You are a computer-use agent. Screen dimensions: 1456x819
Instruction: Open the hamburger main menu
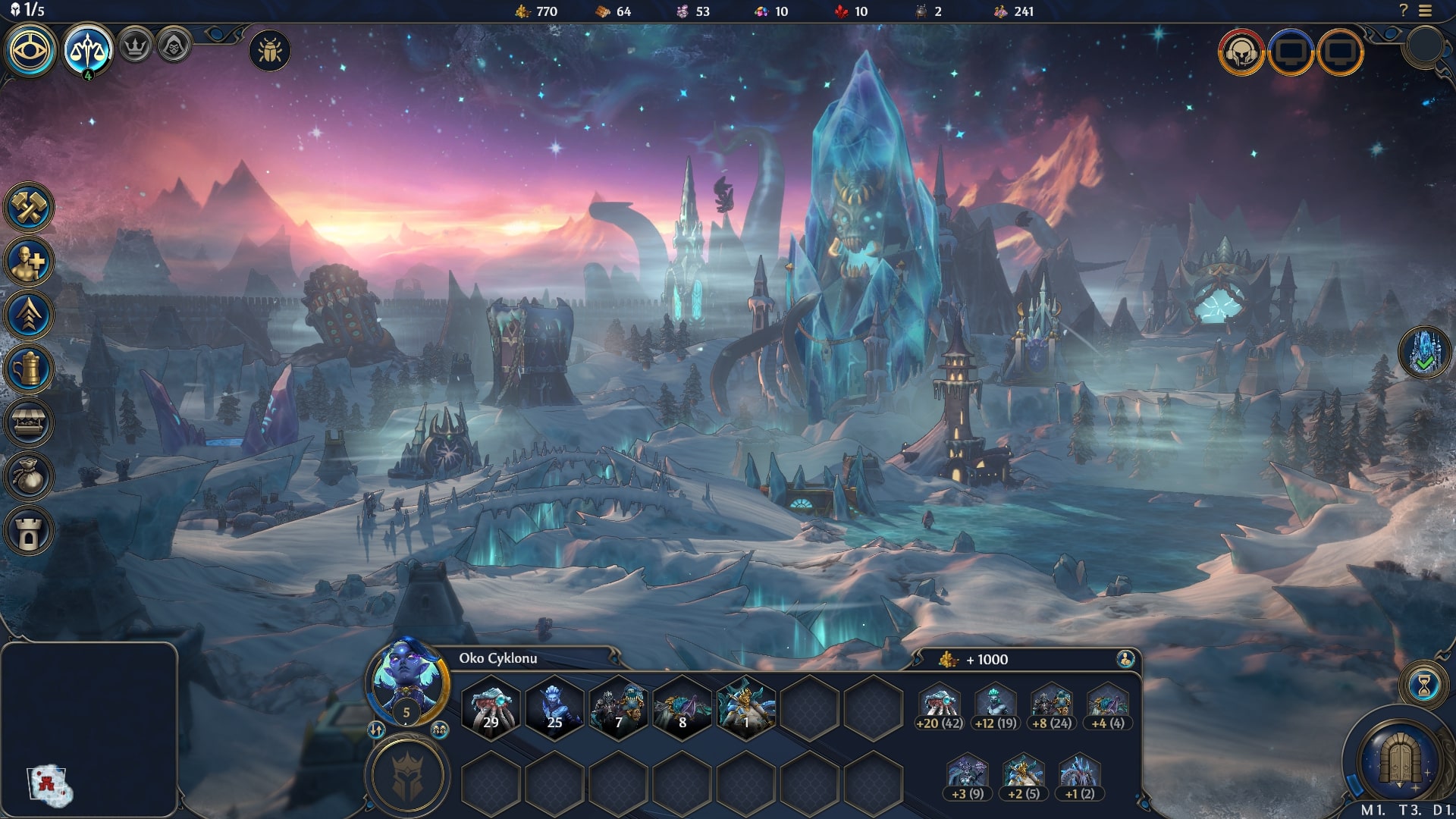click(1426, 11)
